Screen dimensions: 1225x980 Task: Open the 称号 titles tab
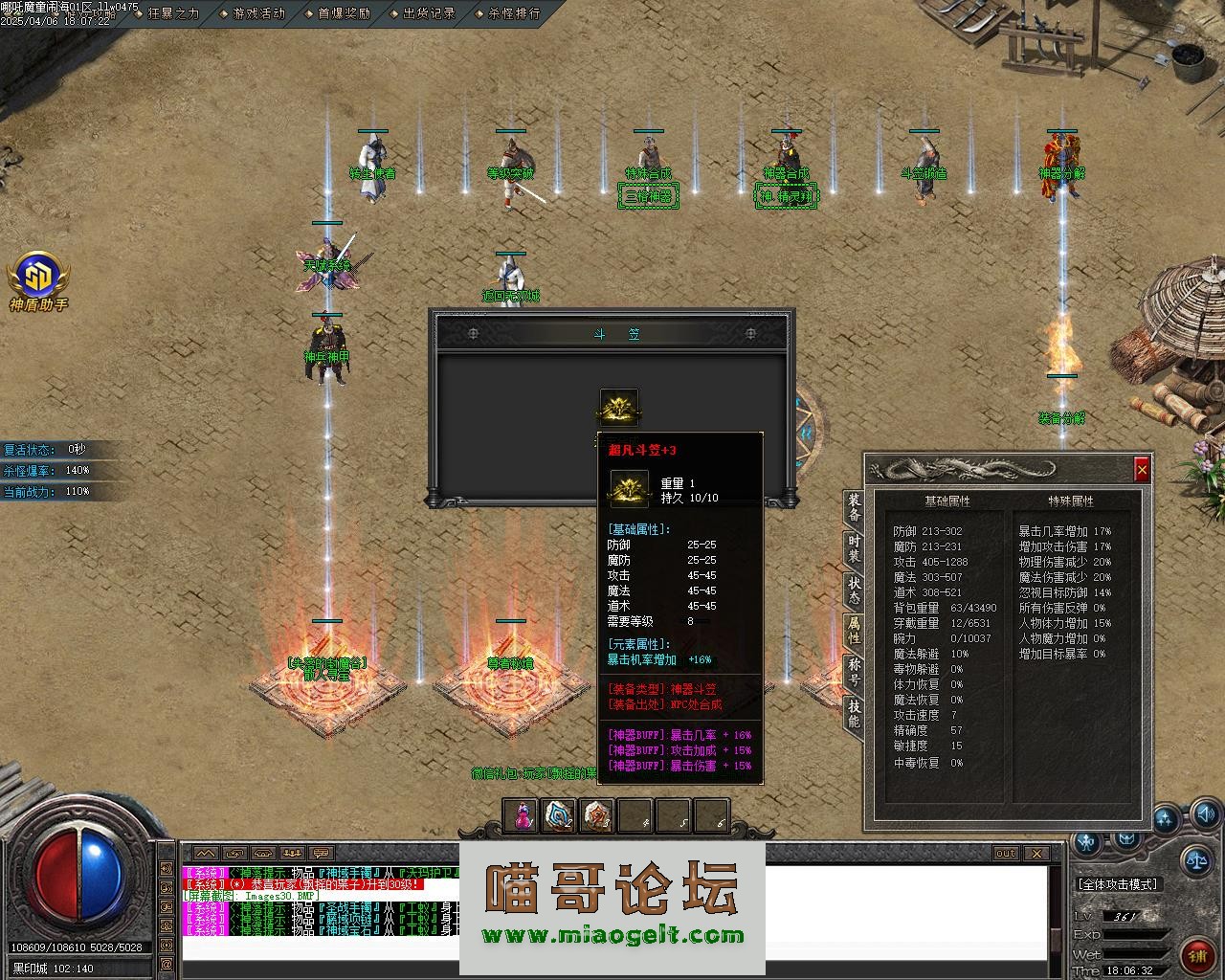coord(854,672)
